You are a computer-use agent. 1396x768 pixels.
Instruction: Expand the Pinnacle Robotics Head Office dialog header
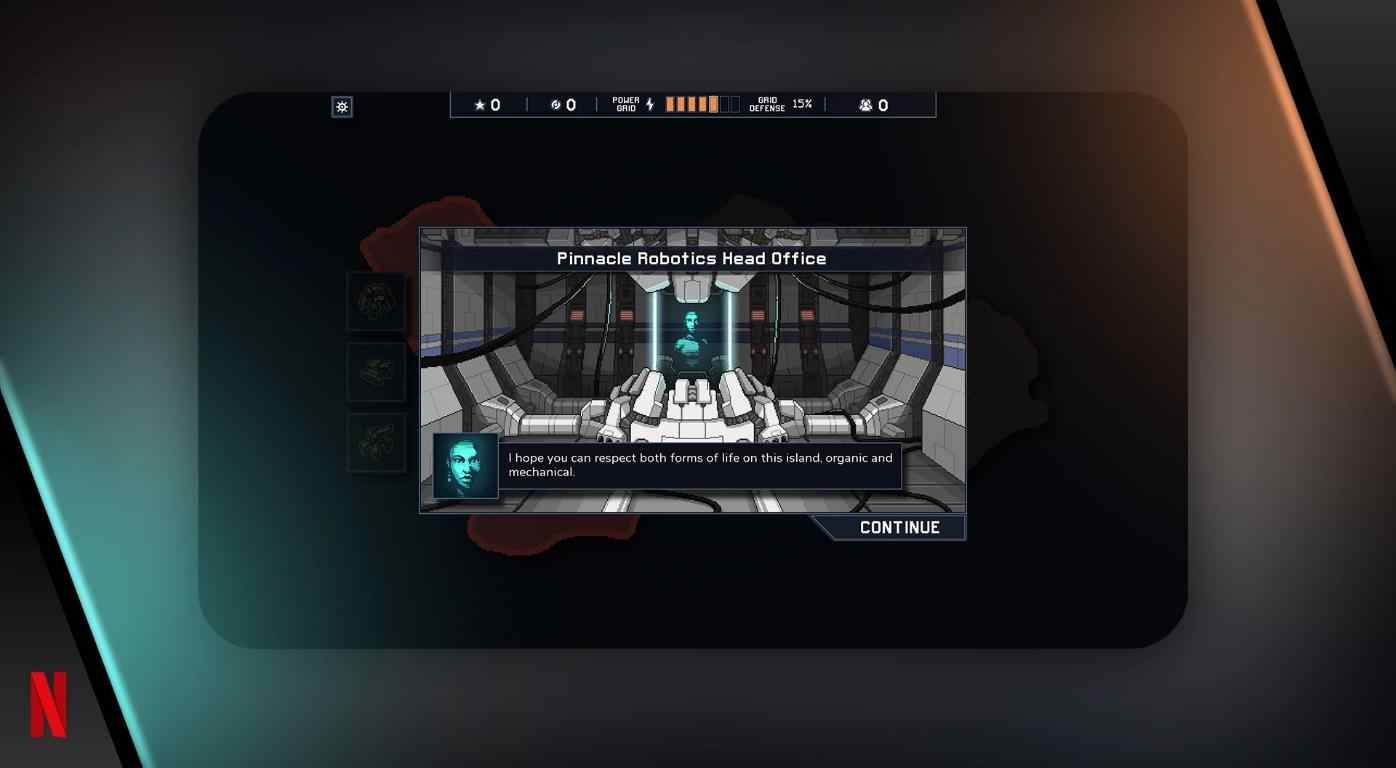point(692,258)
